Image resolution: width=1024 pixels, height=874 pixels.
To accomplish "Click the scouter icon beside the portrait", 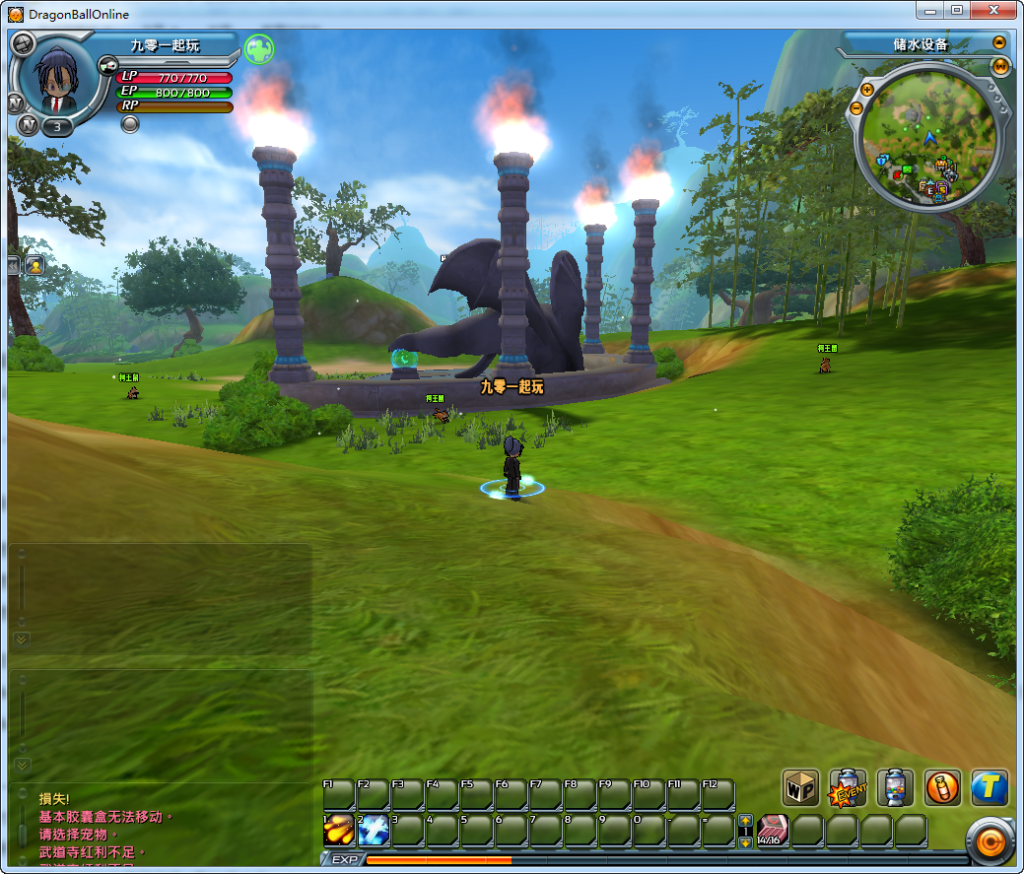I will pyautogui.click(x=109, y=65).
